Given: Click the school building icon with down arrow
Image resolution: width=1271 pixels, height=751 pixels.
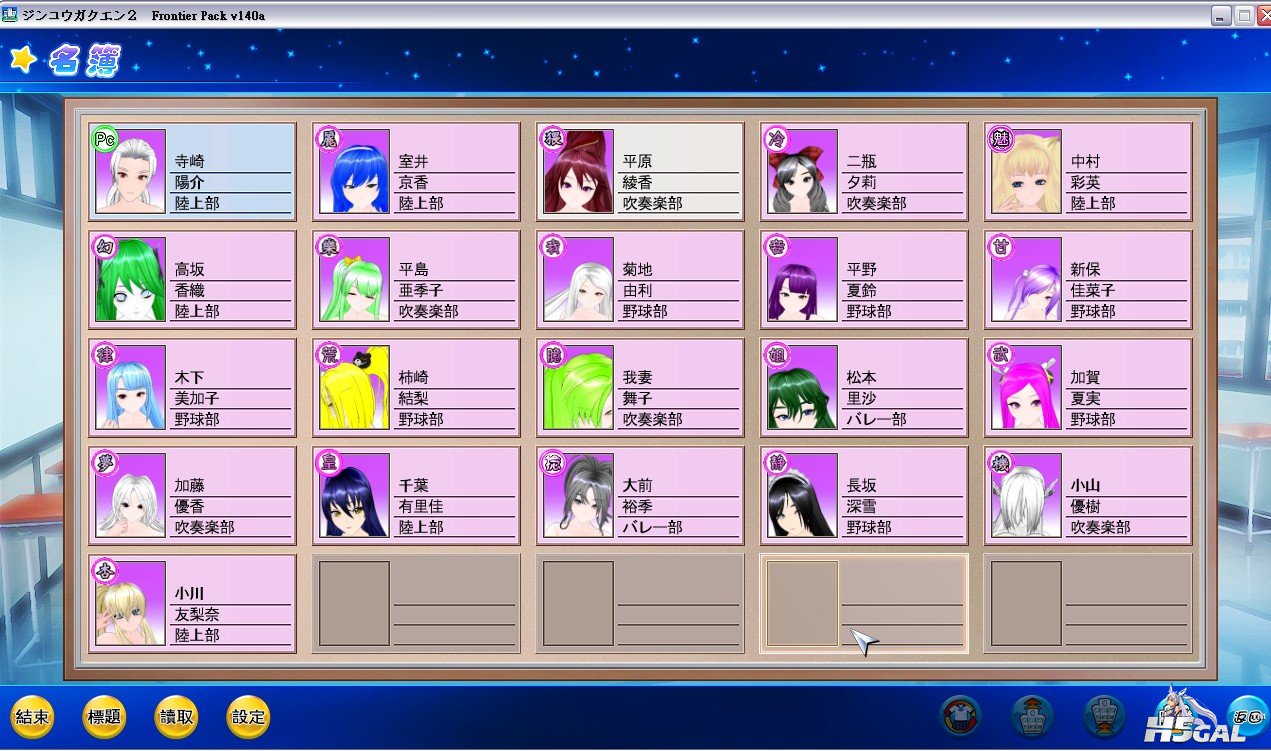Looking at the screenshot, I should coord(1105,716).
